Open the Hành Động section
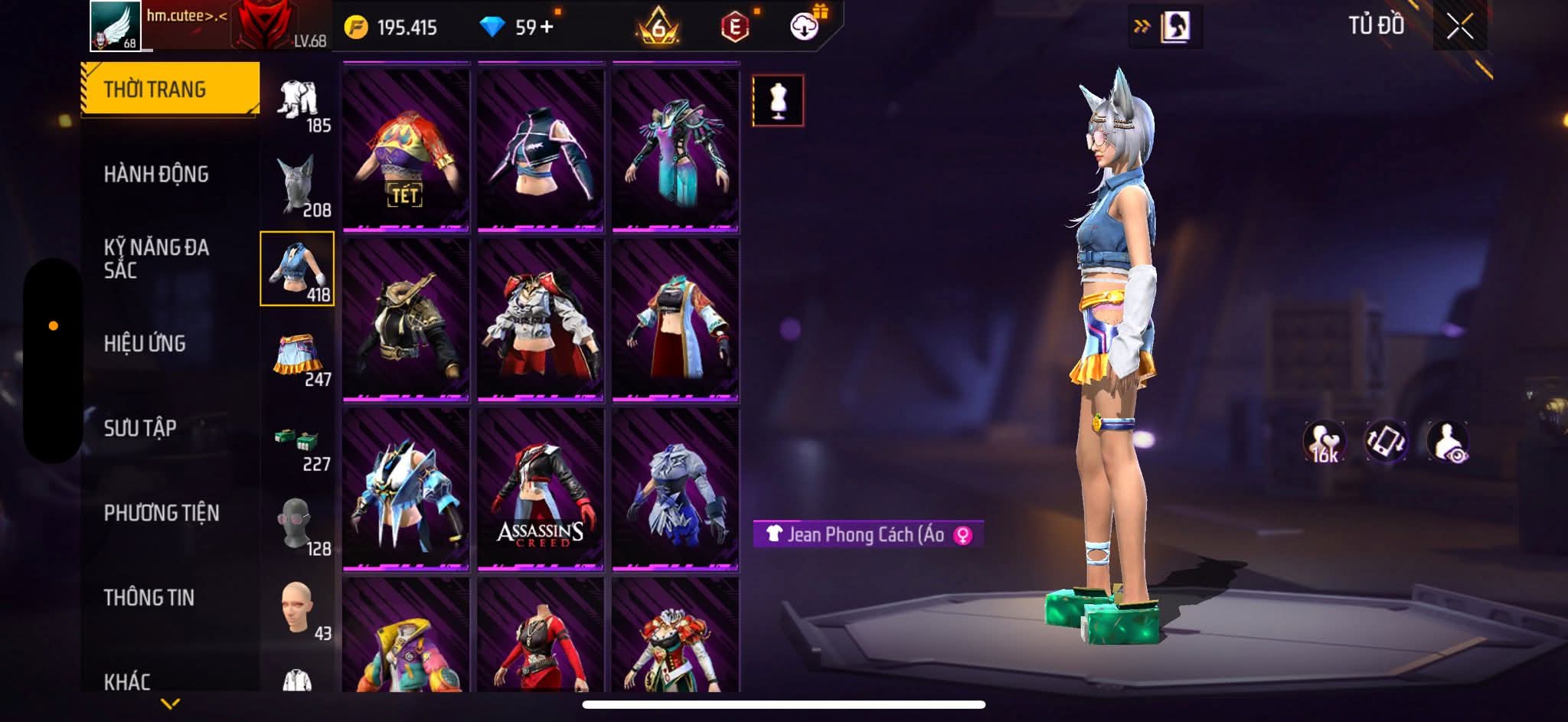This screenshot has height=722, width=1568. pos(156,175)
